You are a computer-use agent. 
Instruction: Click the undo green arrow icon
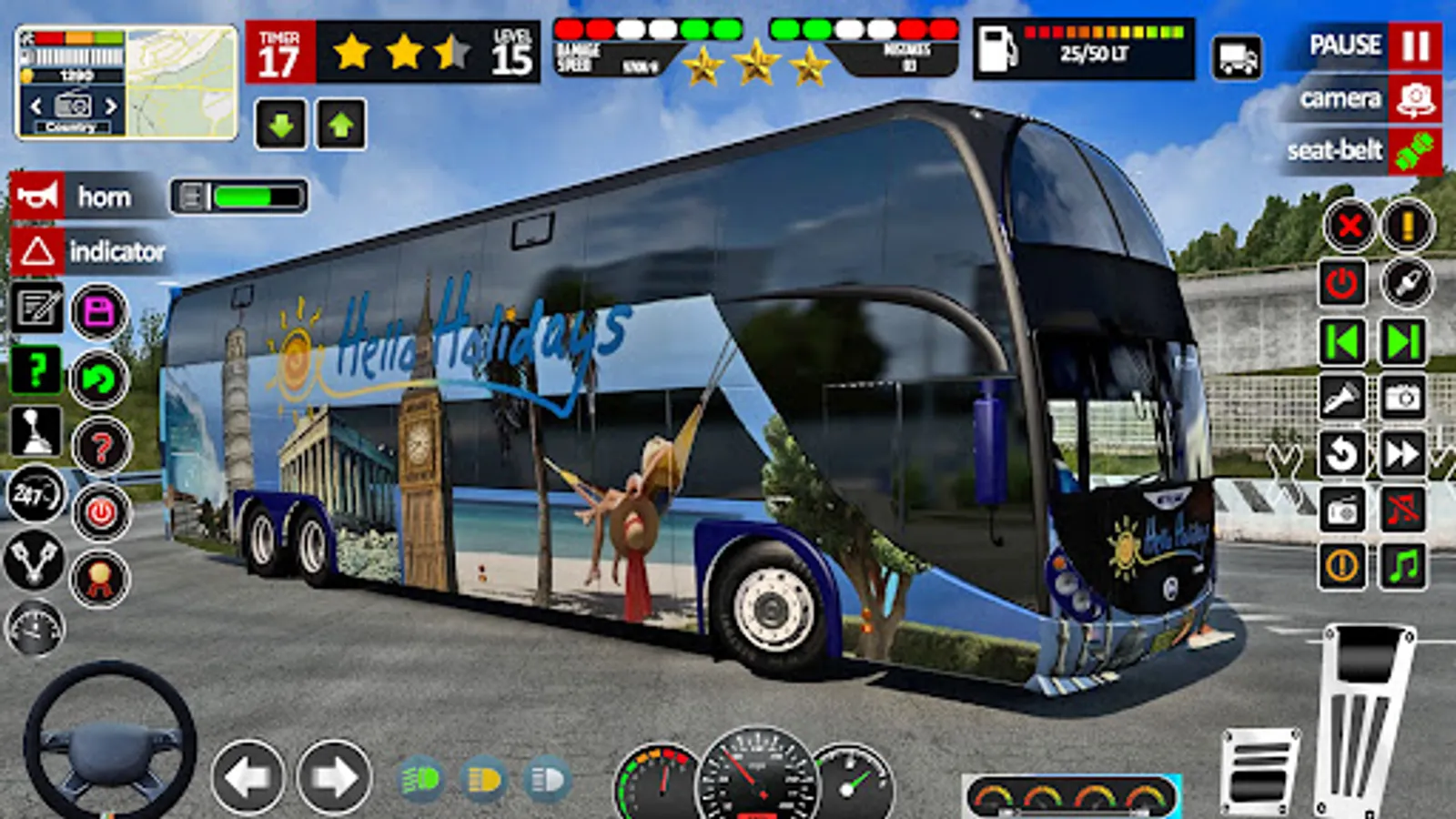pos(98,379)
